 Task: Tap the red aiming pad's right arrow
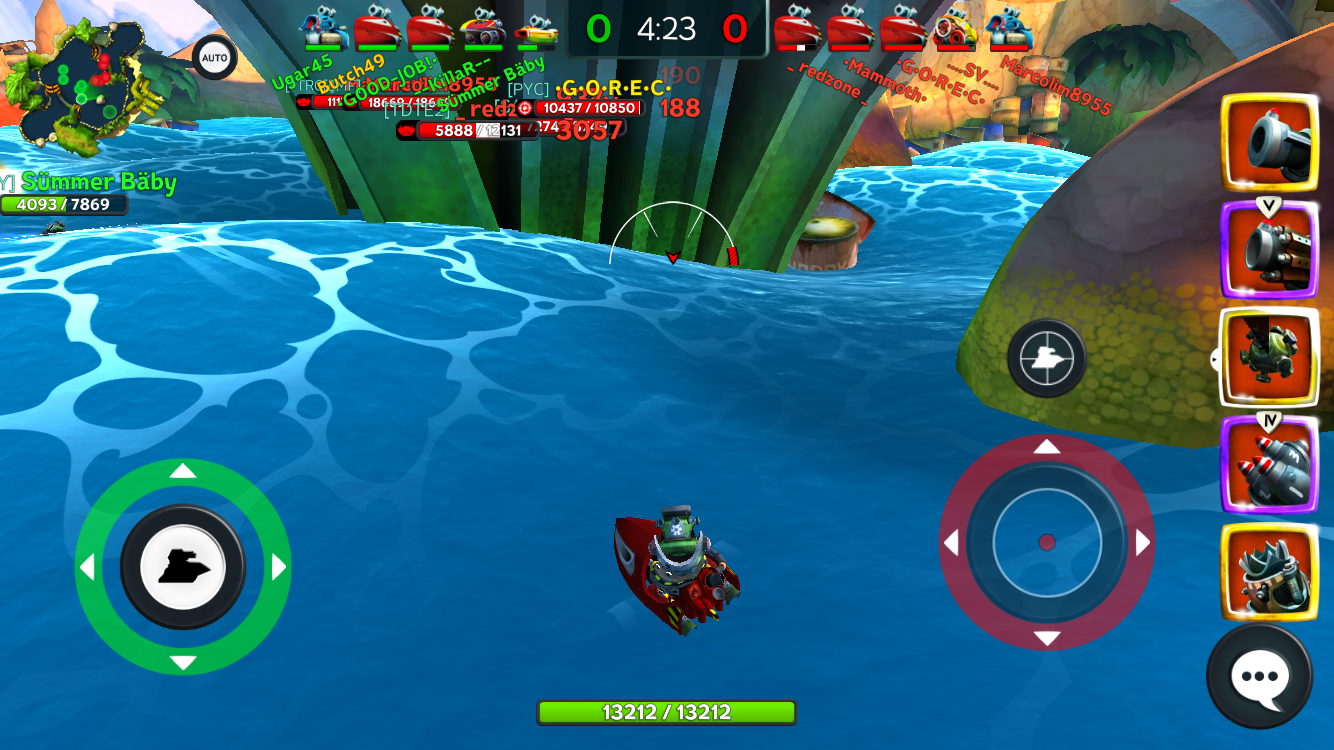click(x=1142, y=543)
